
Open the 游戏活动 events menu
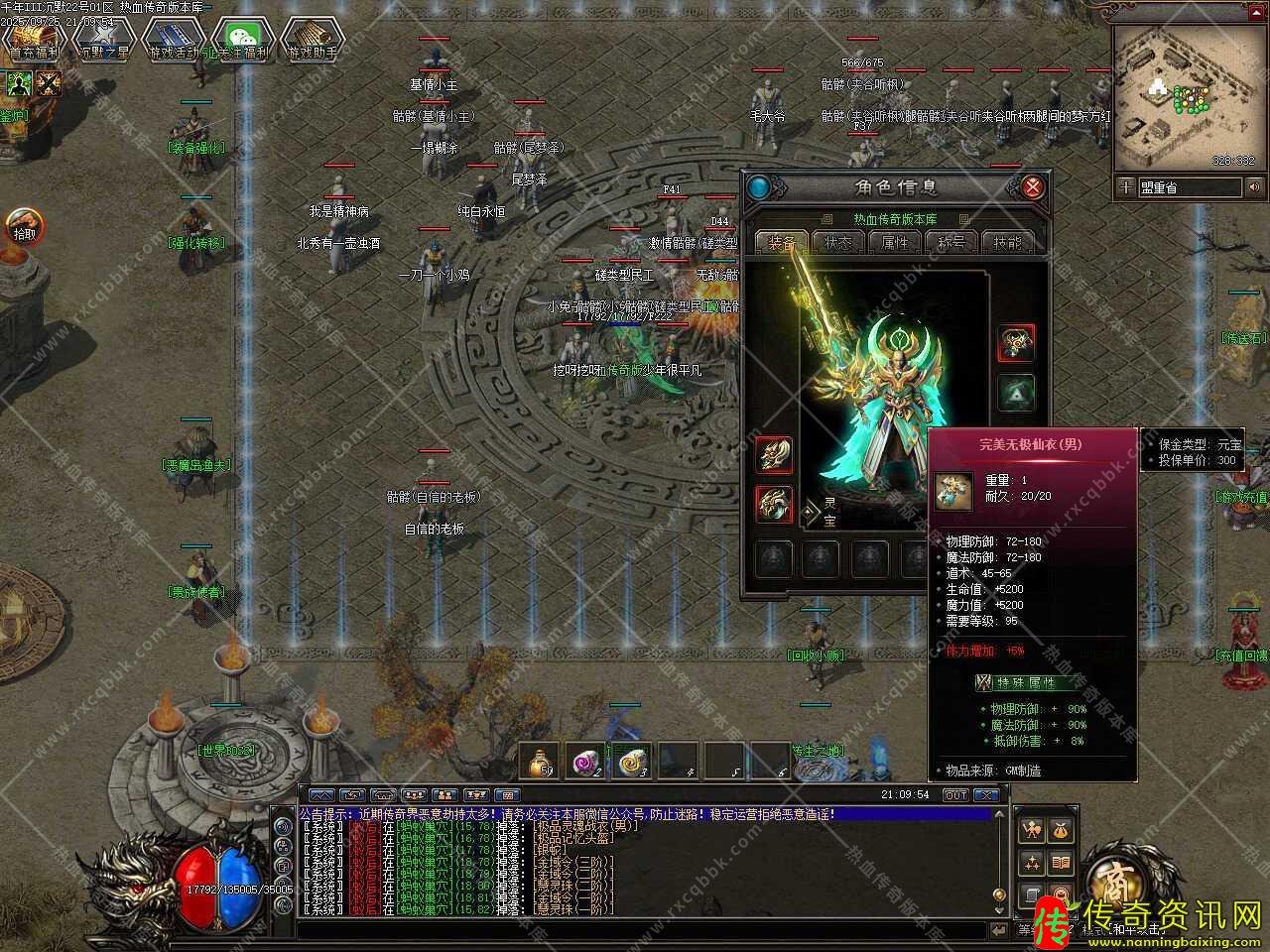174,40
